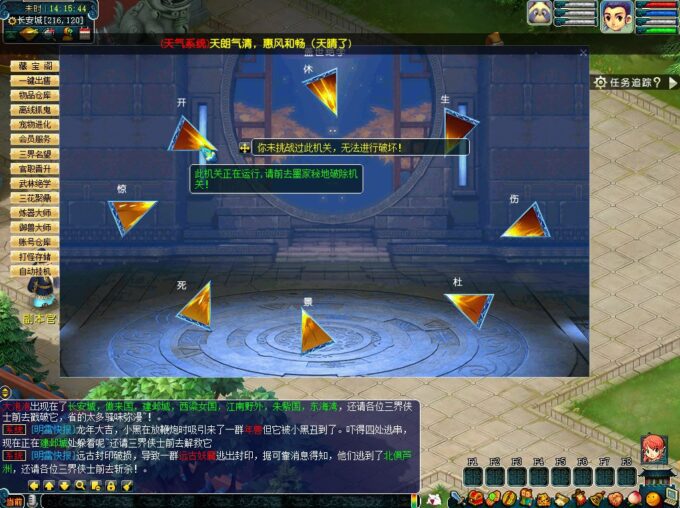Toggle the 自动挂机 auto-battle button
Viewport: 680px width, 508px height.
(x=34, y=271)
